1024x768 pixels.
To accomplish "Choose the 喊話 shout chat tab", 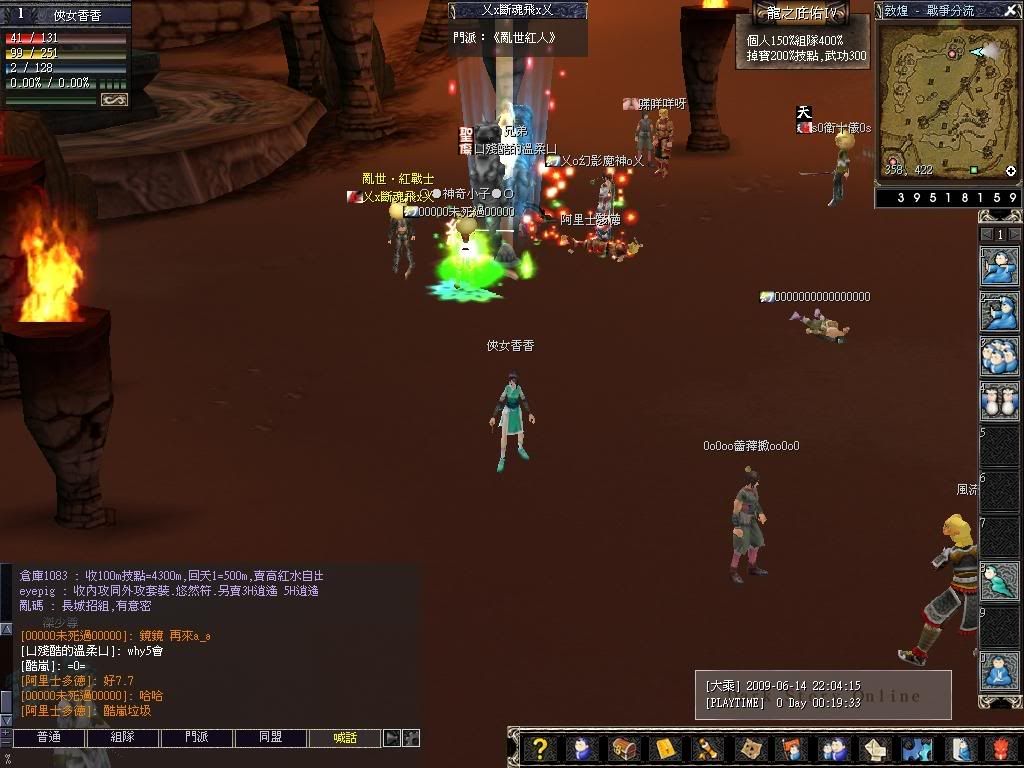I will tap(345, 738).
